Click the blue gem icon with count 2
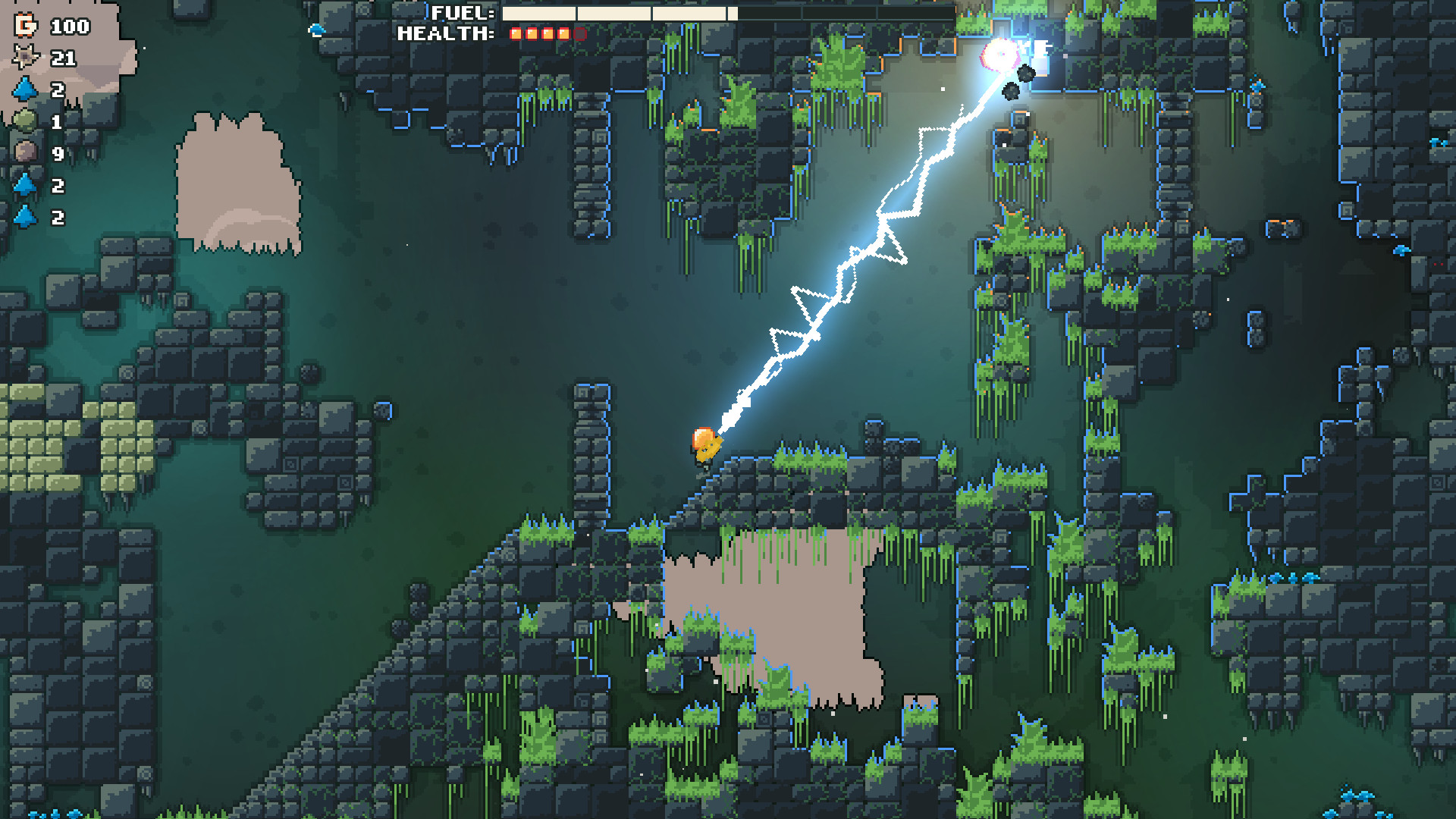 24,89
